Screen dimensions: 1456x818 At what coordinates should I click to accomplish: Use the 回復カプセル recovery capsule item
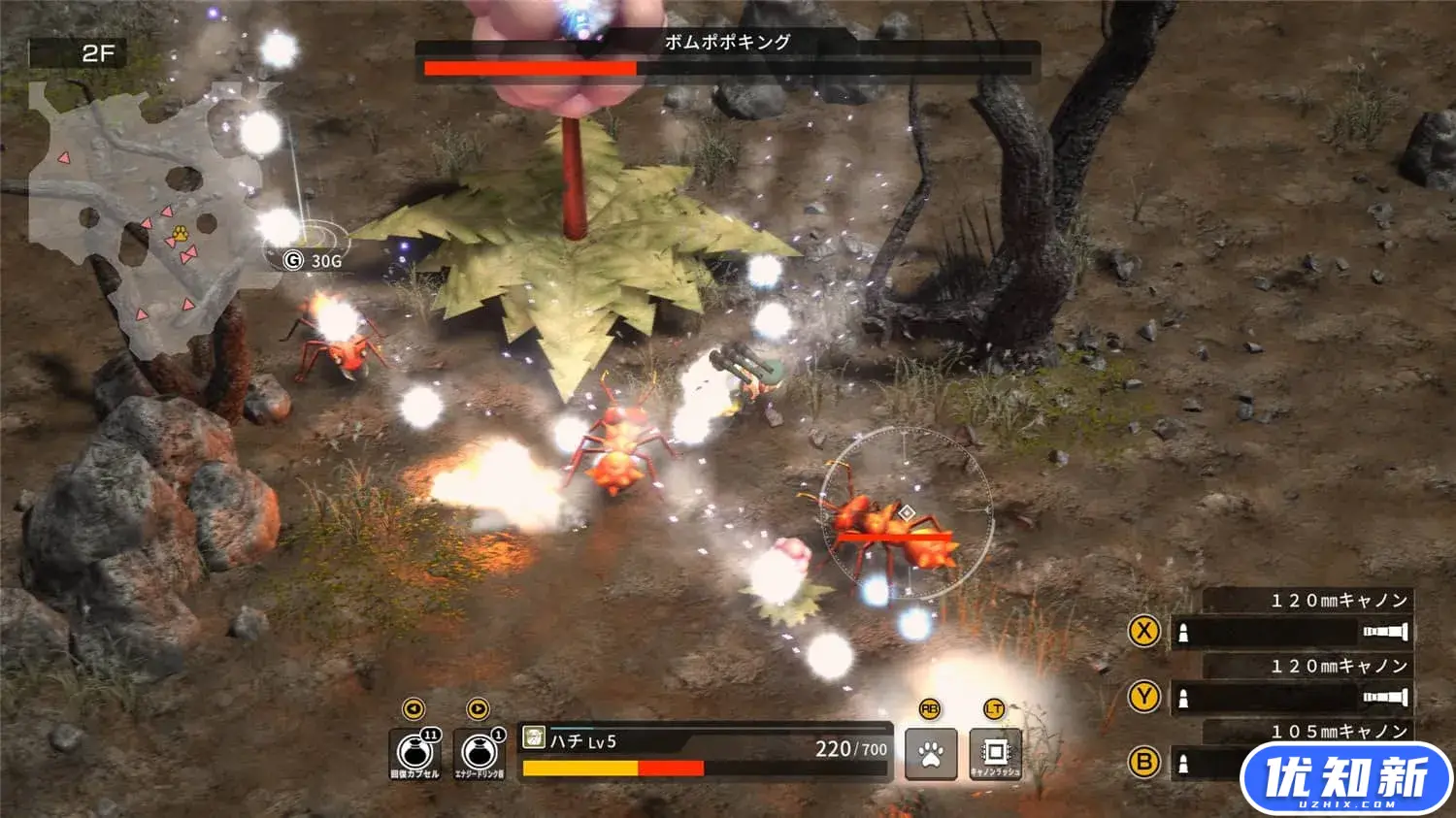414,754
